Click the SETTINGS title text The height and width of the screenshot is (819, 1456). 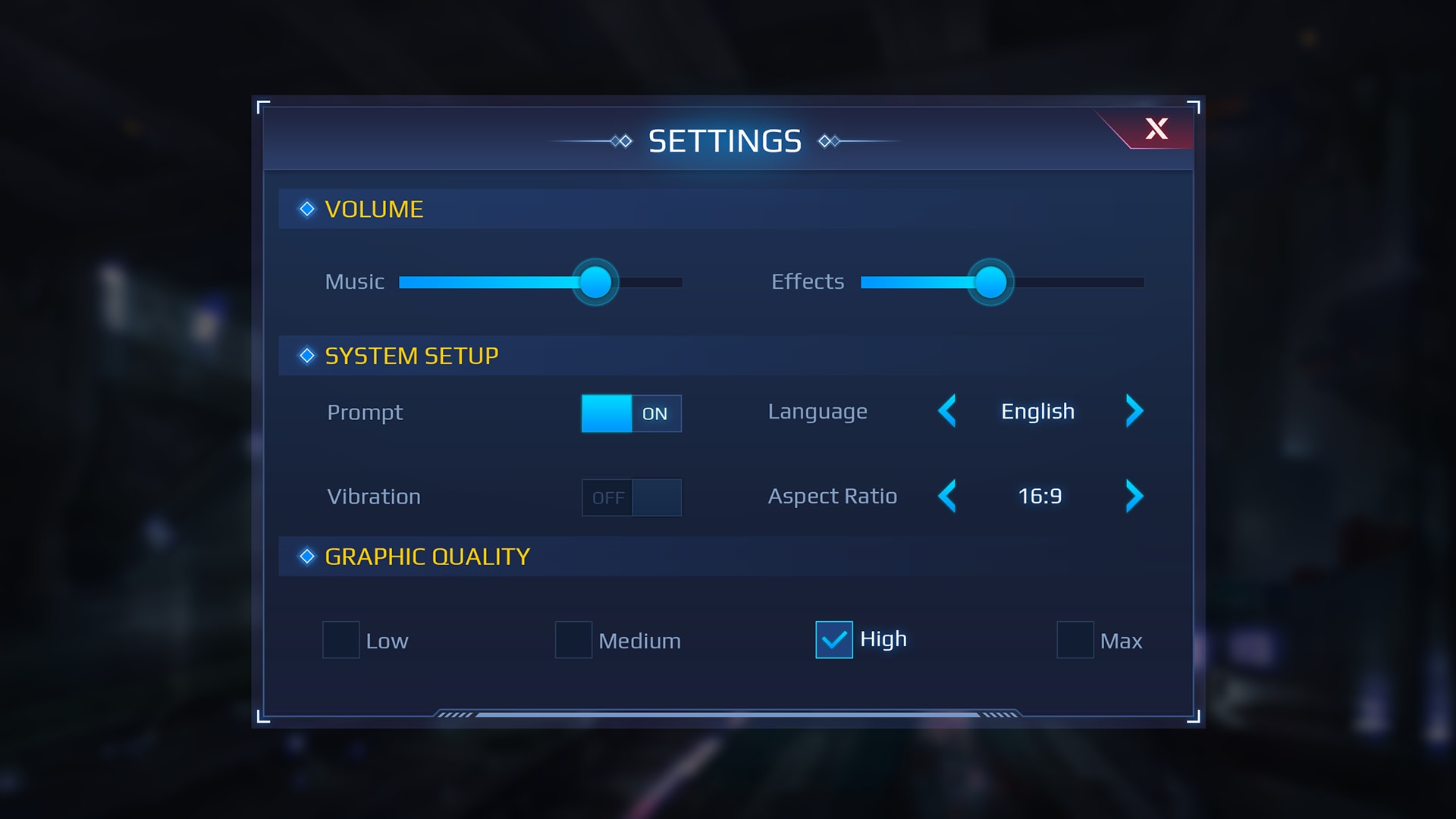coord(725,140)
